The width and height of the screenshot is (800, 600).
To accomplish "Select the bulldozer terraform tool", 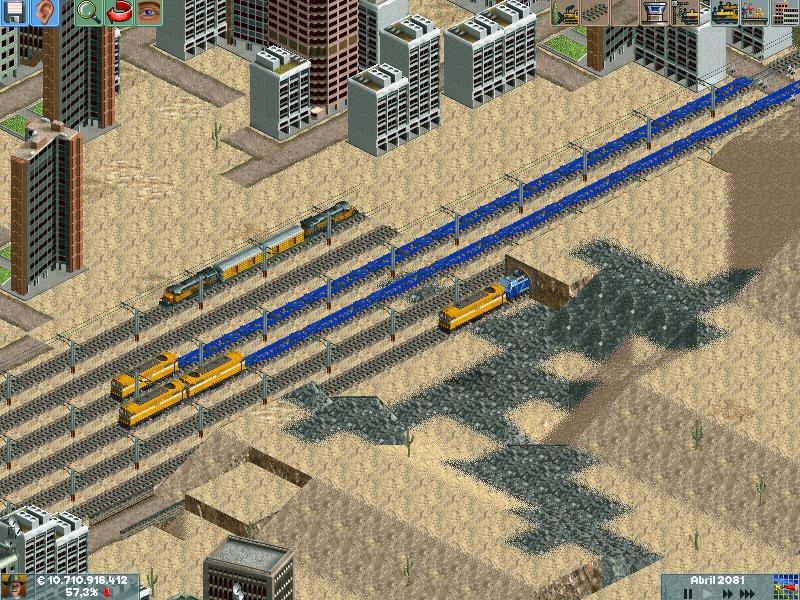I will [x=565, y=13].
